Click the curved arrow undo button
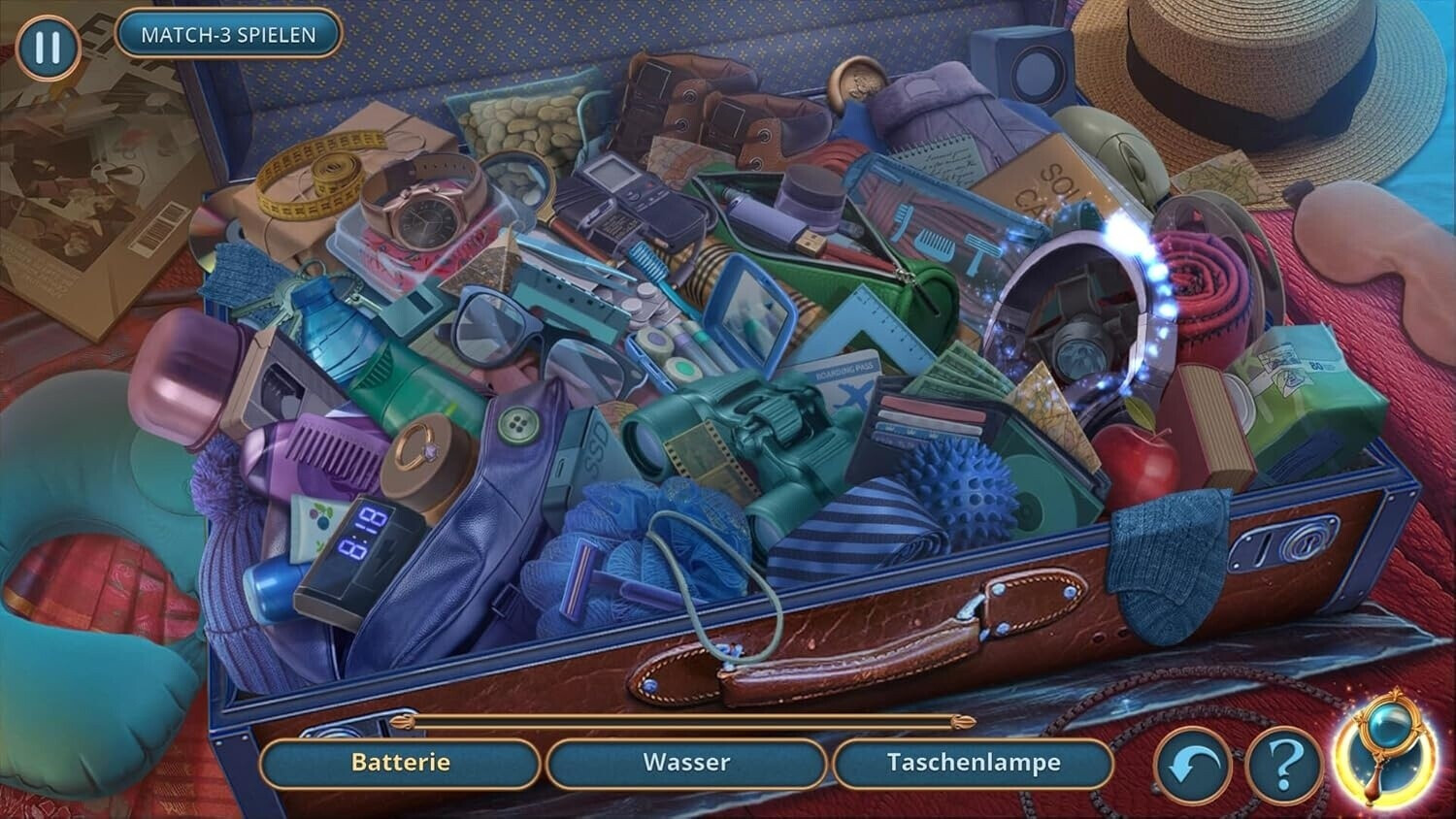The width and height of the screenshot is (1456, 819). click(1193, 767)
